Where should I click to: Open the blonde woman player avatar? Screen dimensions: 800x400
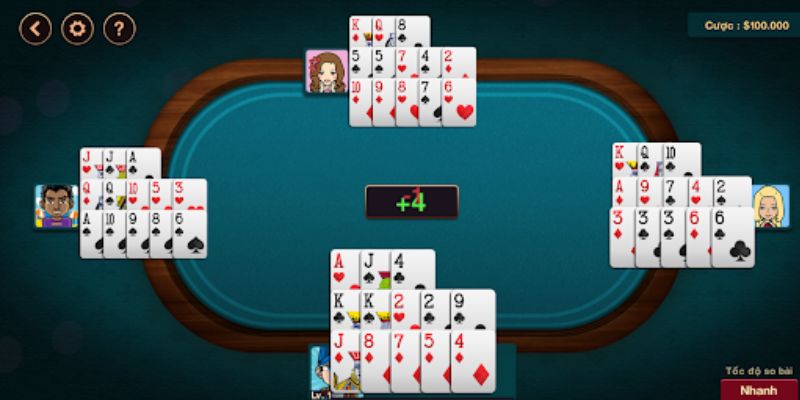(x=770, y=206)
